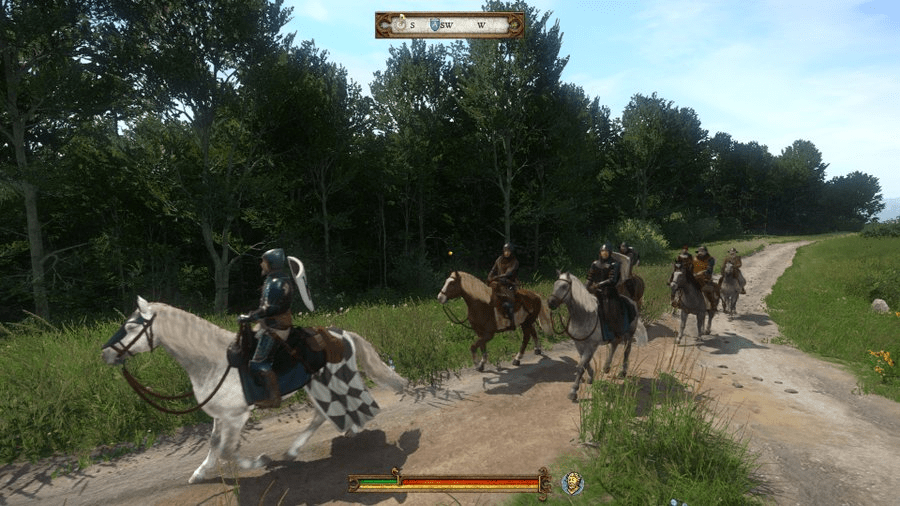Click the face status icon beside the health bar
This screenshot has height=506, width=900.
(x=573, y=483)
